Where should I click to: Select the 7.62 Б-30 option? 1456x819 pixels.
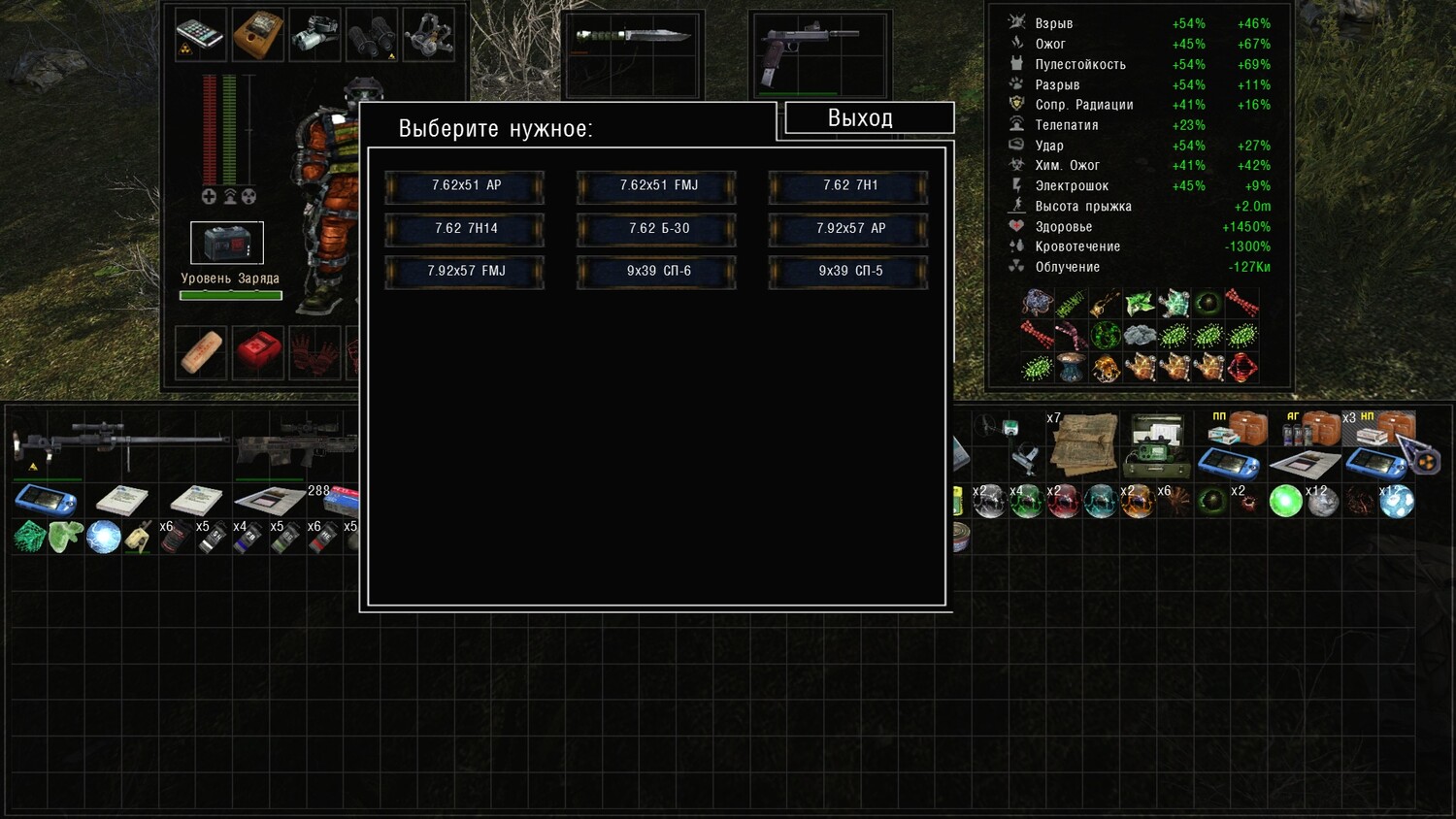click(x=657, y=229)
